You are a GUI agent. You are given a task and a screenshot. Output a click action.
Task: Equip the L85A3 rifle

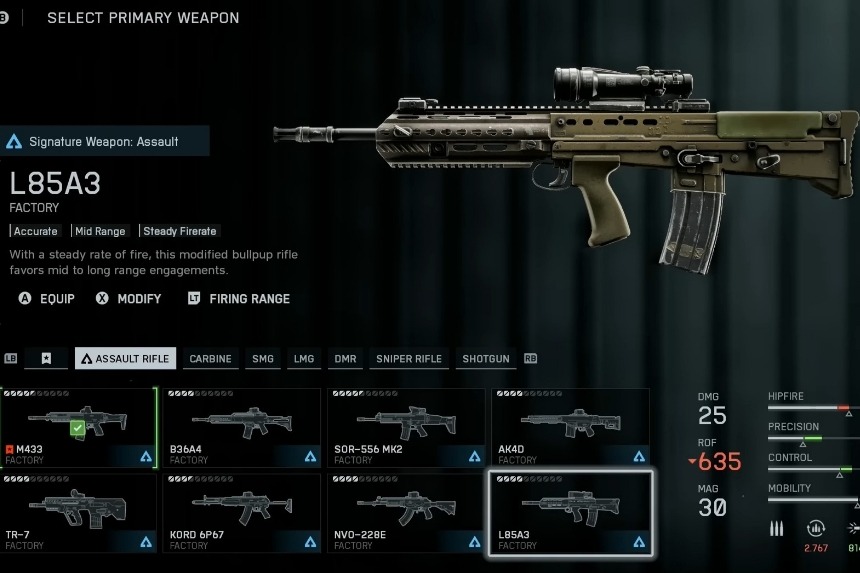47,298
